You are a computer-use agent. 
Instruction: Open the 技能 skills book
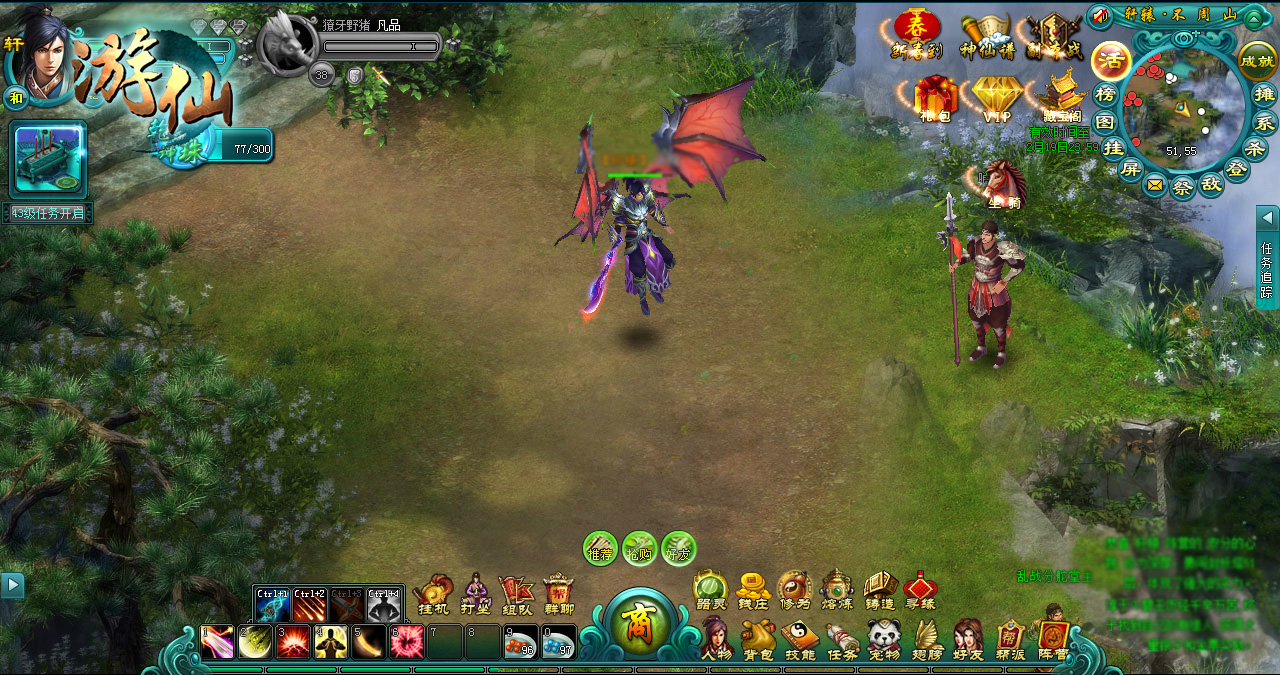[x=800, y=638]
